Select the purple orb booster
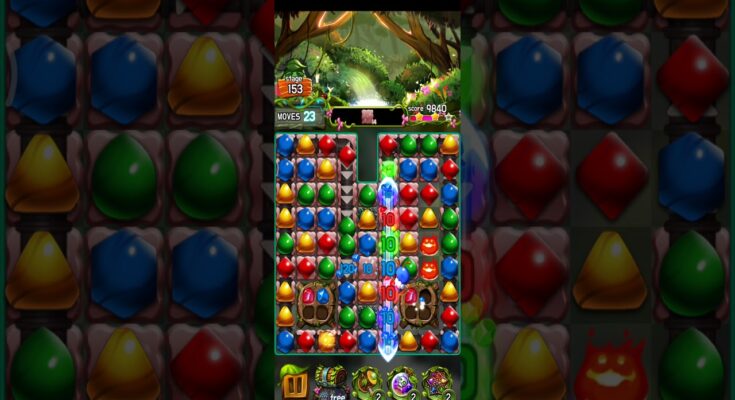The image size is (735, 400). coord(401,381)
